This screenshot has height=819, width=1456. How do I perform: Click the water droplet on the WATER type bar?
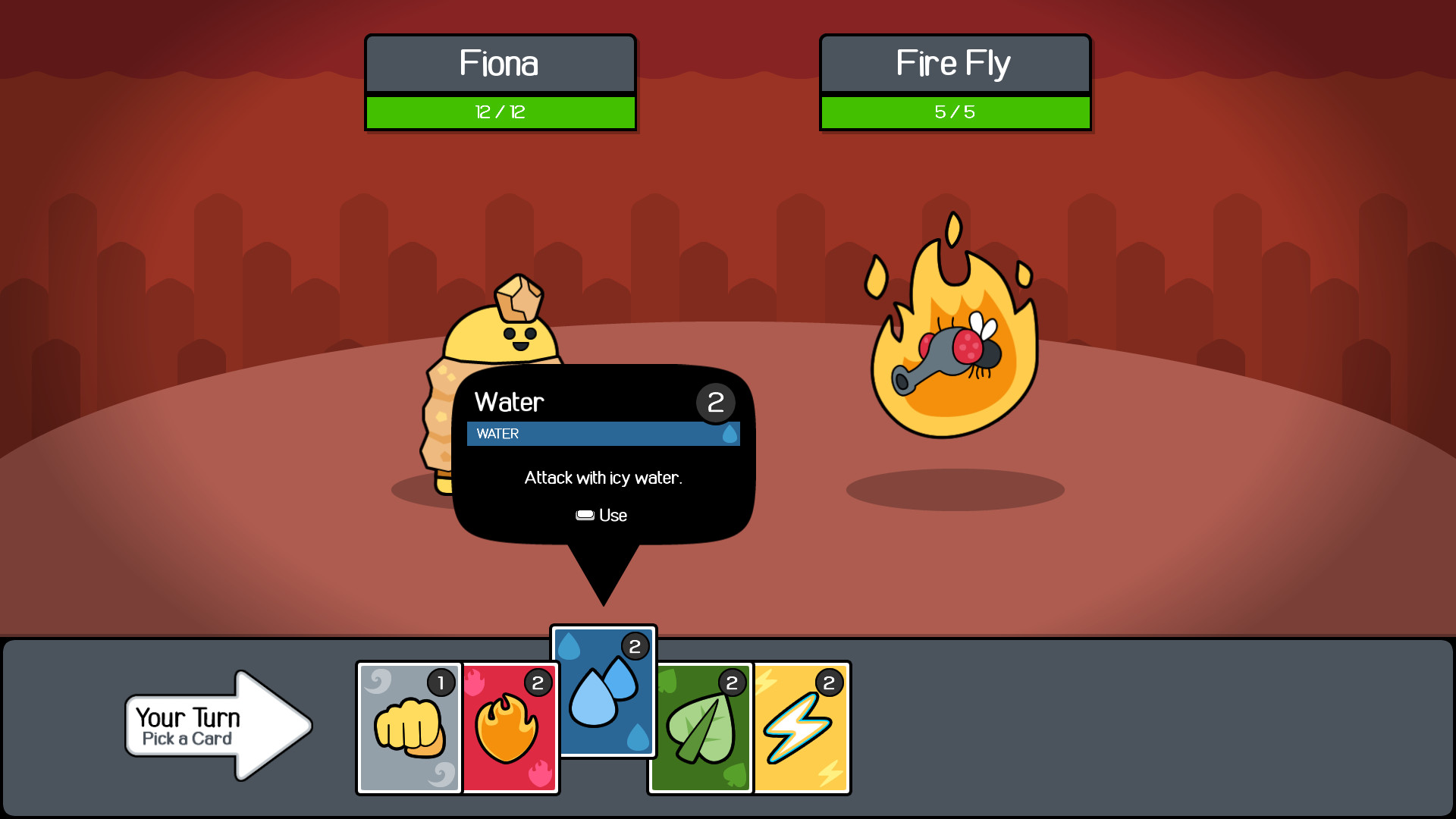click(730, 434)
